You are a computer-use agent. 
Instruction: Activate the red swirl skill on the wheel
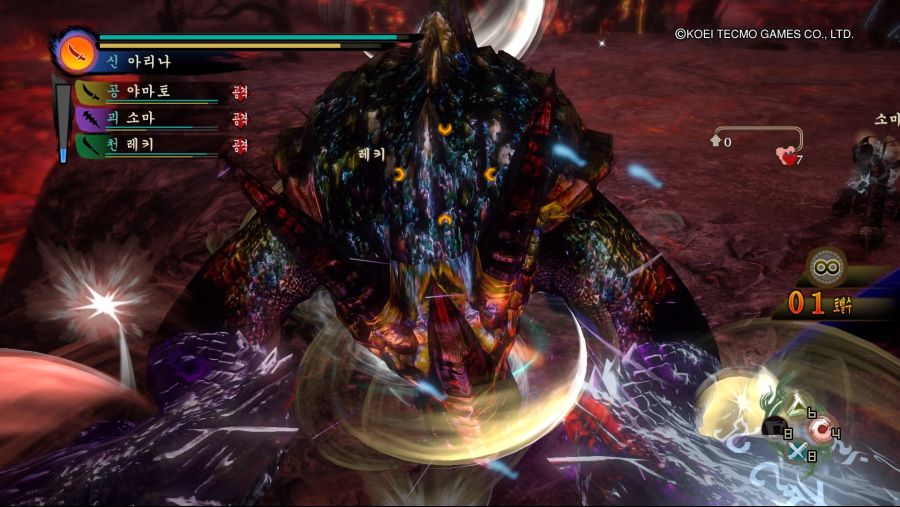point(823,430)
